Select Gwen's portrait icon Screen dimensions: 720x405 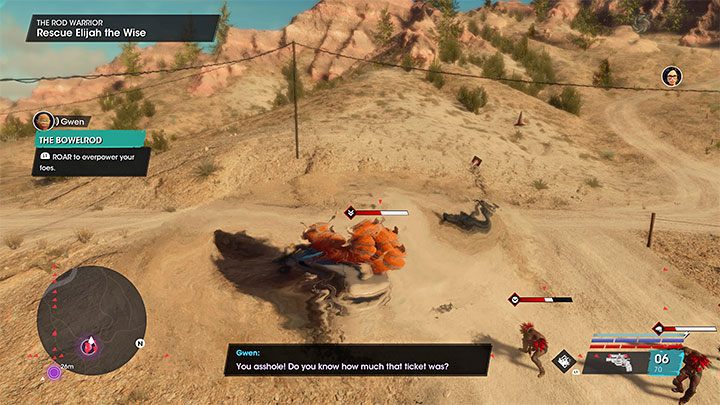pyautogui.click(x=43, y=120)
